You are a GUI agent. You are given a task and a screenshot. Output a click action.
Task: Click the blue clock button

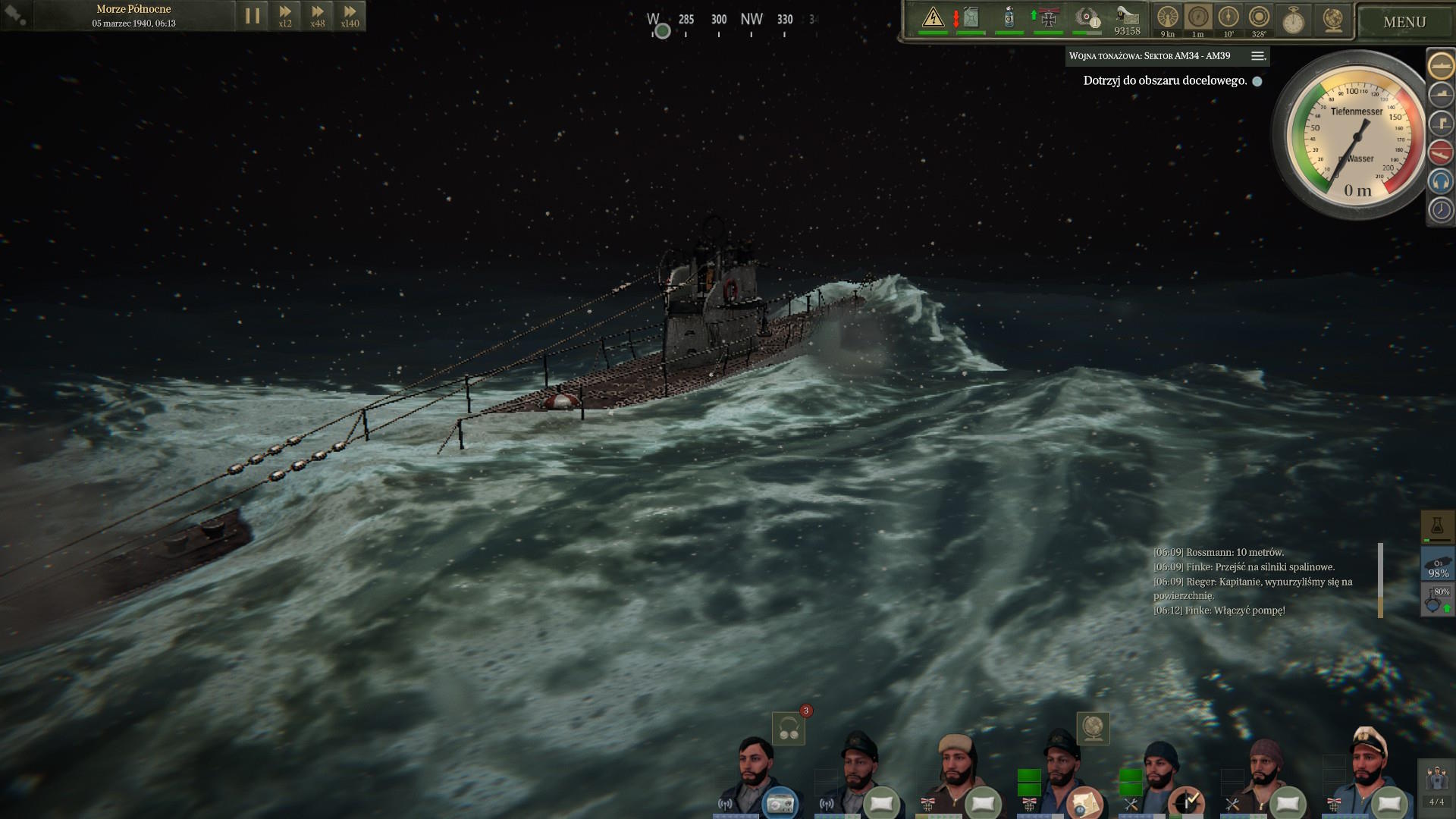click(1441, 210)
